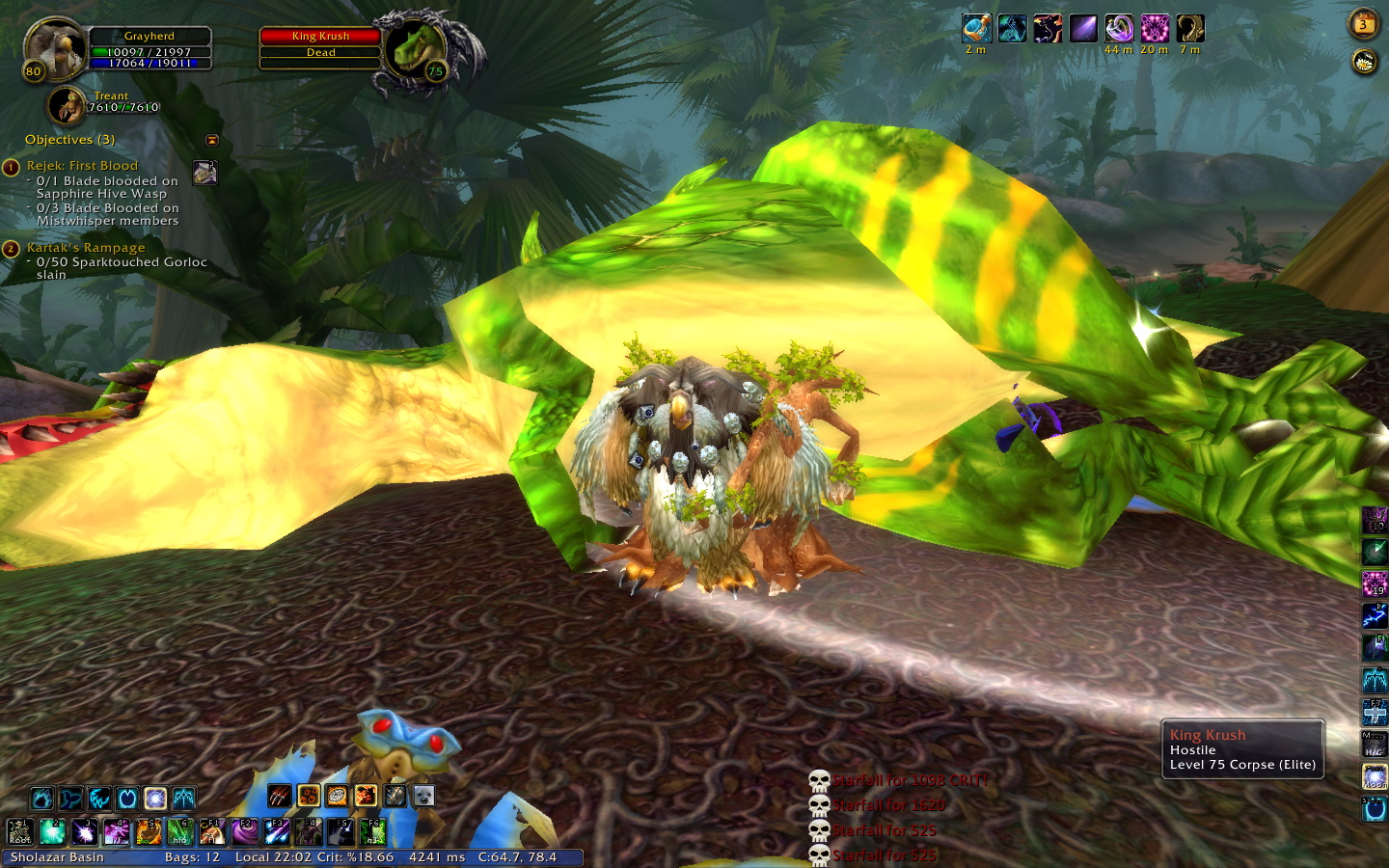
Task: Activate the purple swirl ability on F2
Action: 244,831
